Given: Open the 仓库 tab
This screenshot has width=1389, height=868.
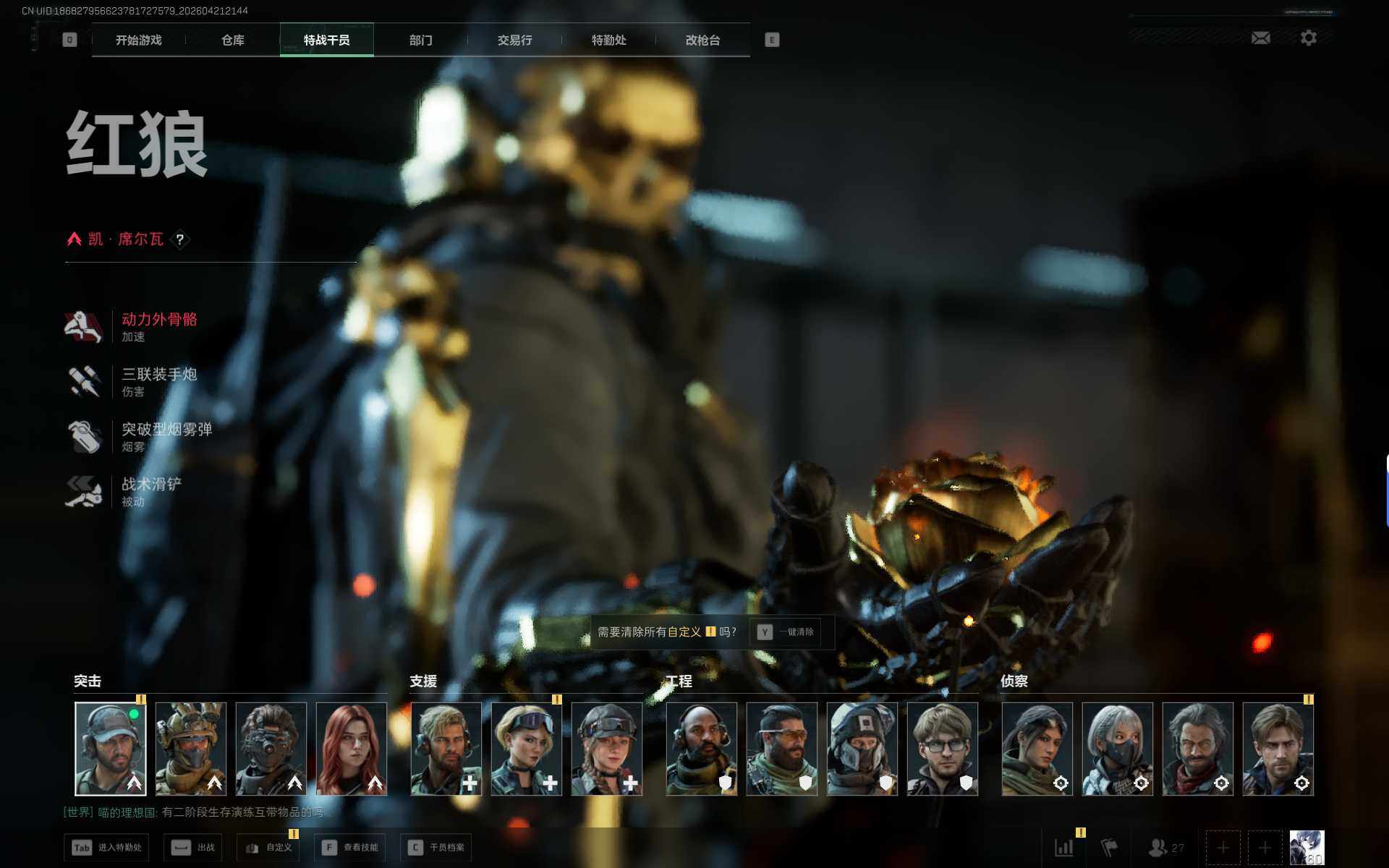Looking at the screenshot, I should pos(232,41).
